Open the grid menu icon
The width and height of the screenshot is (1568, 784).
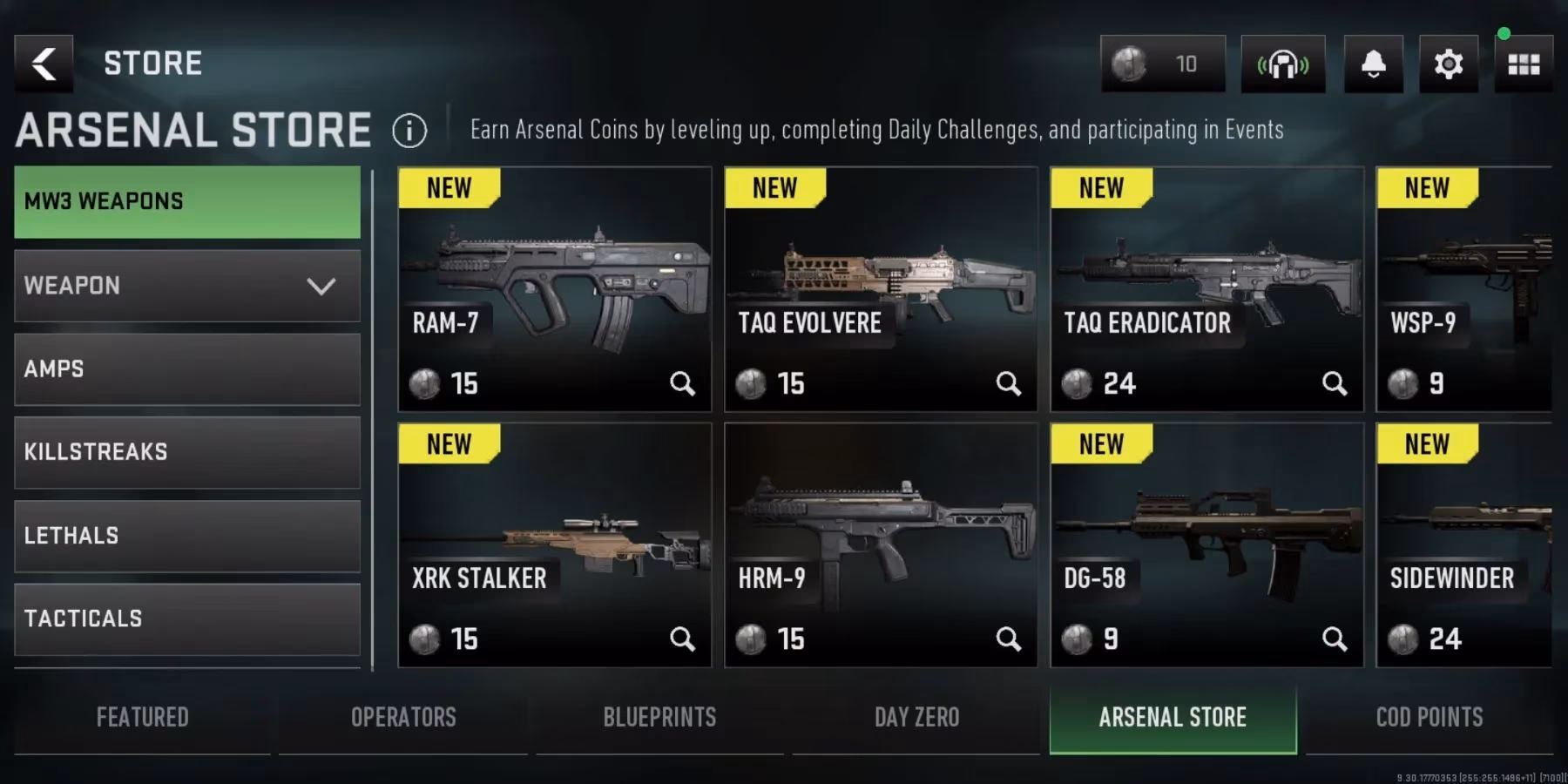pyautogui.click(x=1524, y=64)
